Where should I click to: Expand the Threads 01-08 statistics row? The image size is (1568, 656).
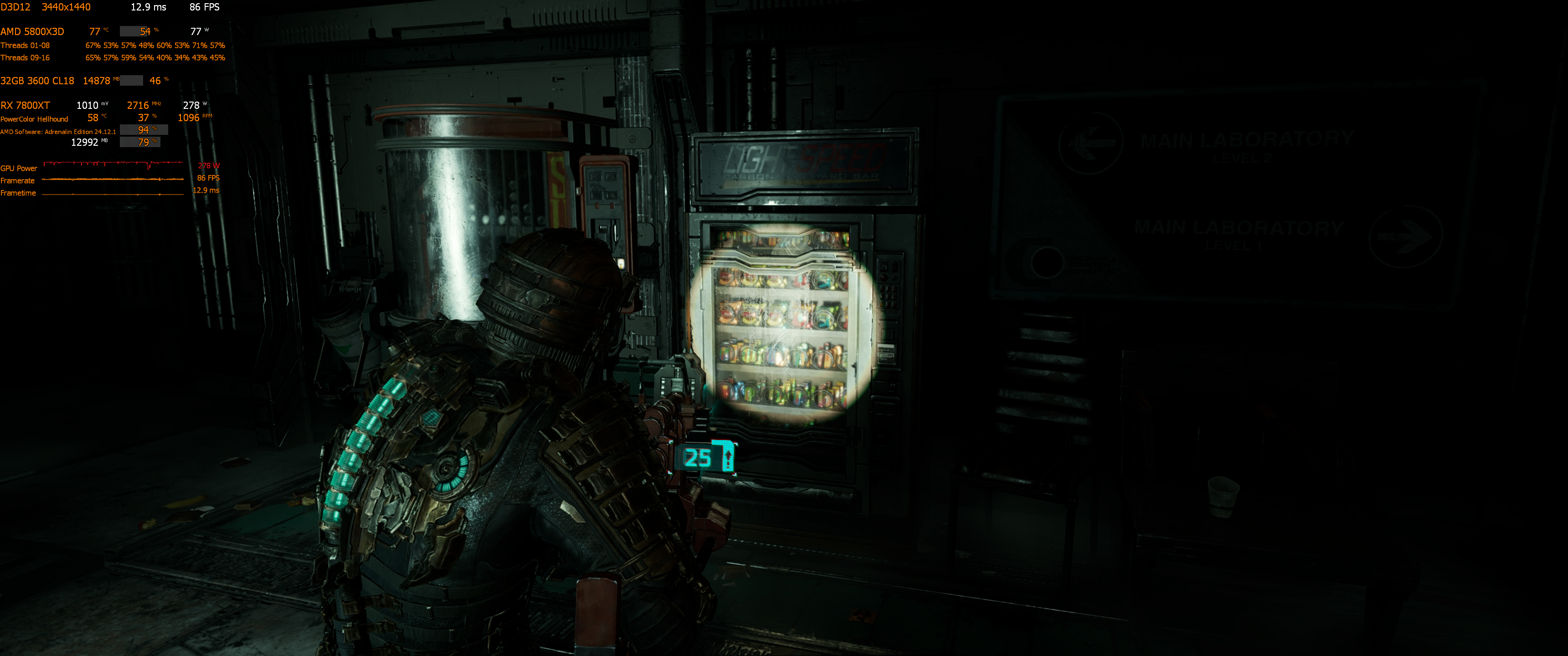(26, 45)
